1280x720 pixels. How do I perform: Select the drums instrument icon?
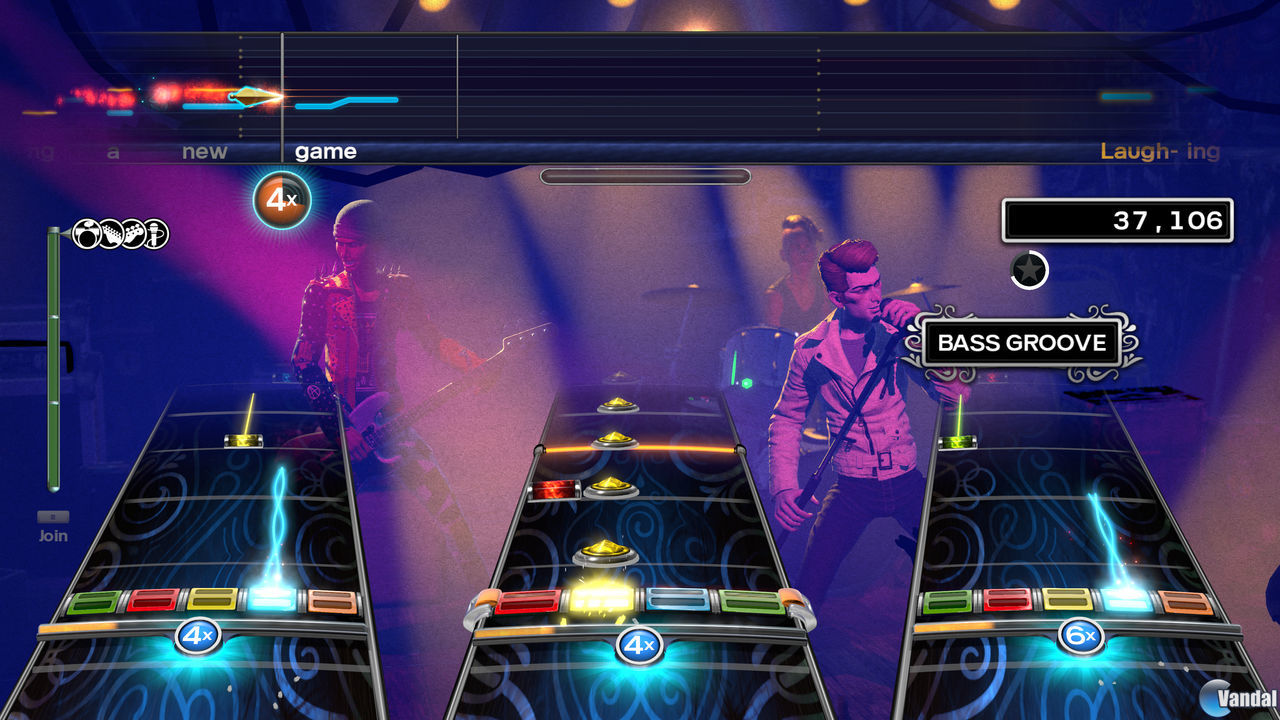click(85, 233)
